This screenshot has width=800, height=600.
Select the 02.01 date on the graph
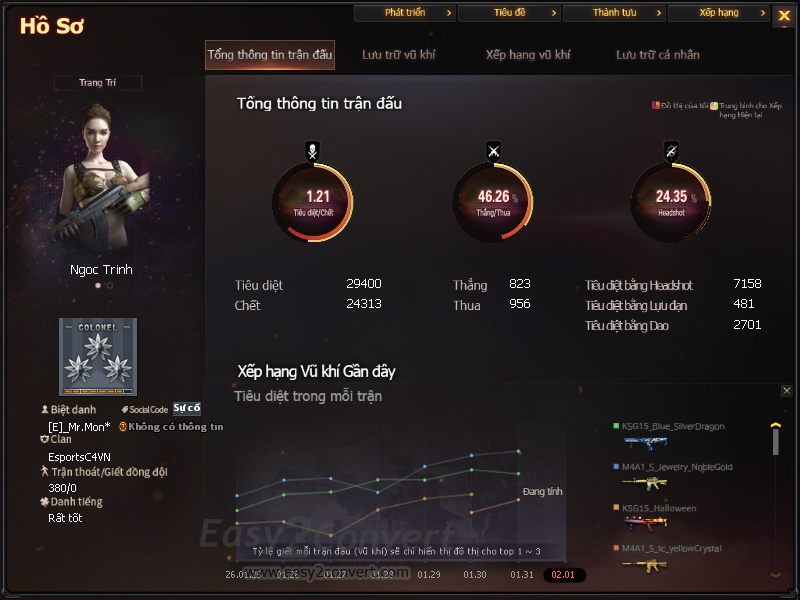pos(564,575)
